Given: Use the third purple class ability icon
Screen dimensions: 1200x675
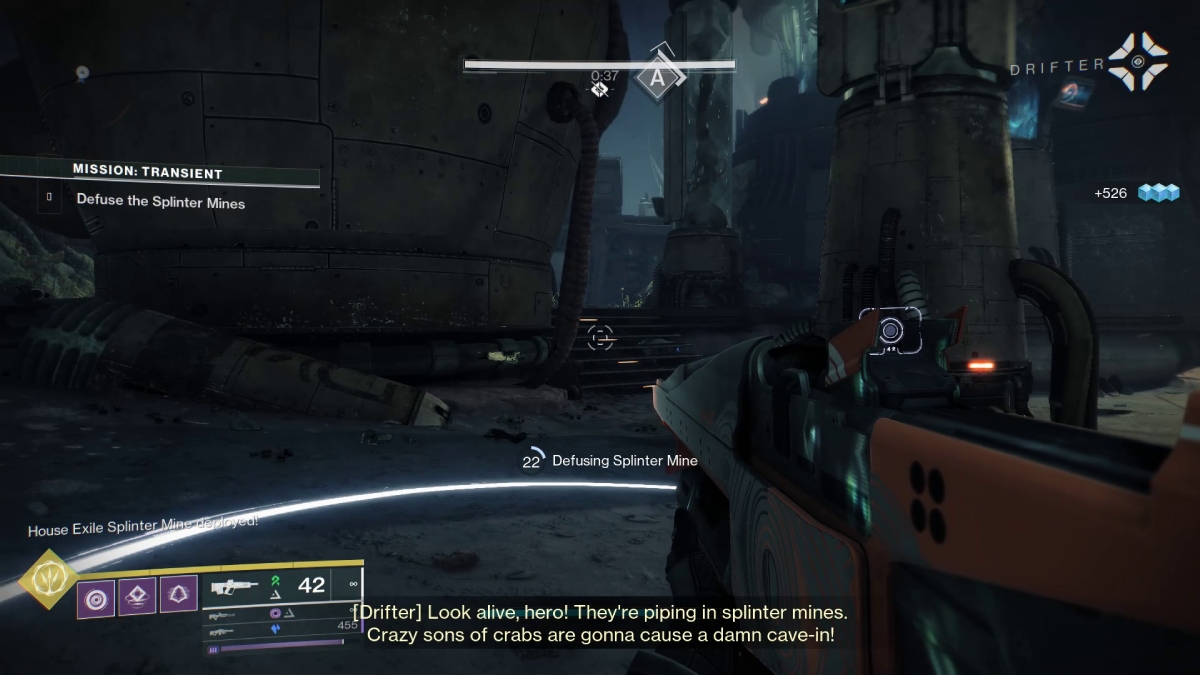Looking at the screenshot, I should [x=179, y=597].
